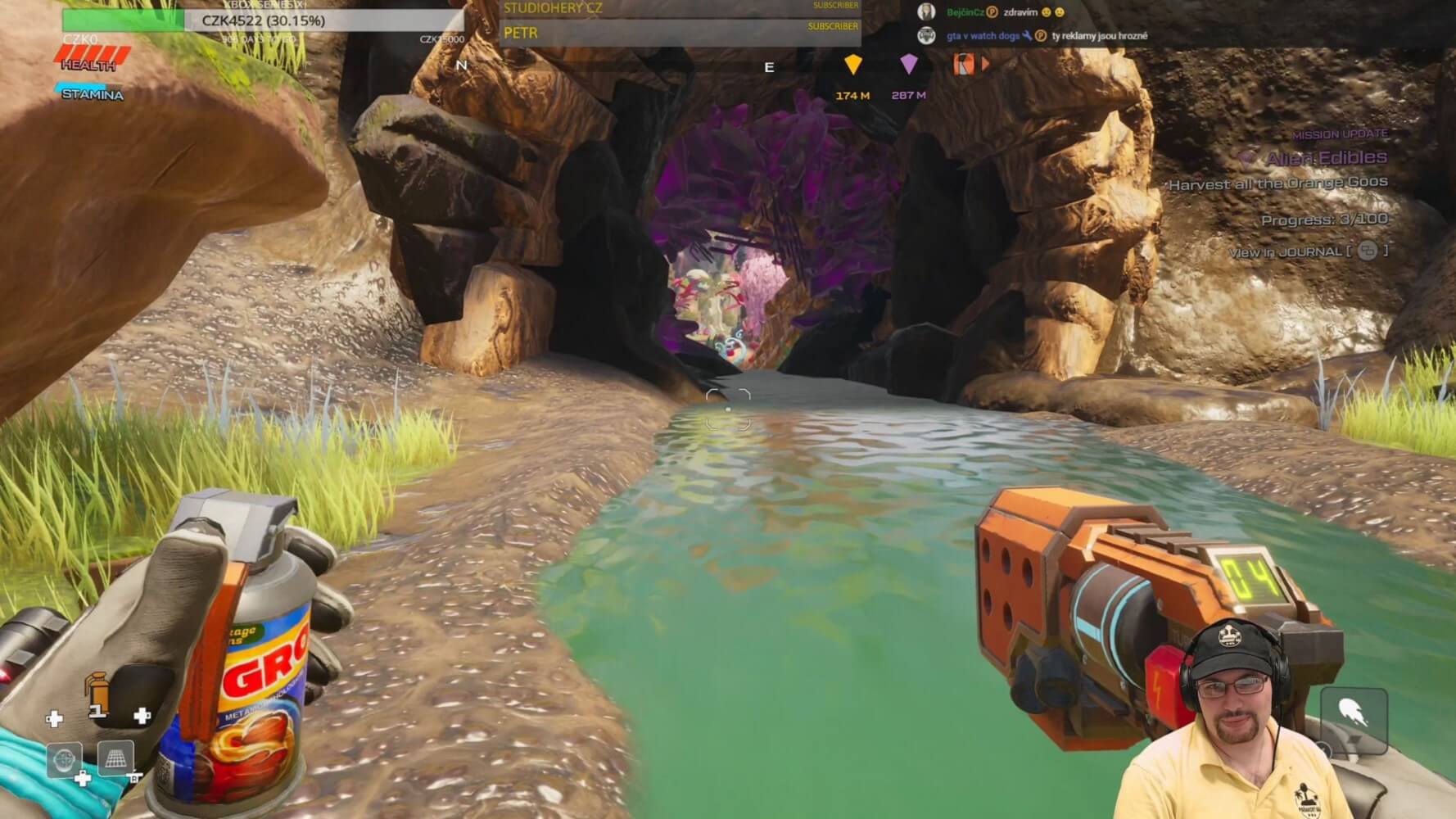Viewport: 1456px width, 819px height.
Task: Open the Alien Edibles mission tracker
Action: click(1326, 158)
